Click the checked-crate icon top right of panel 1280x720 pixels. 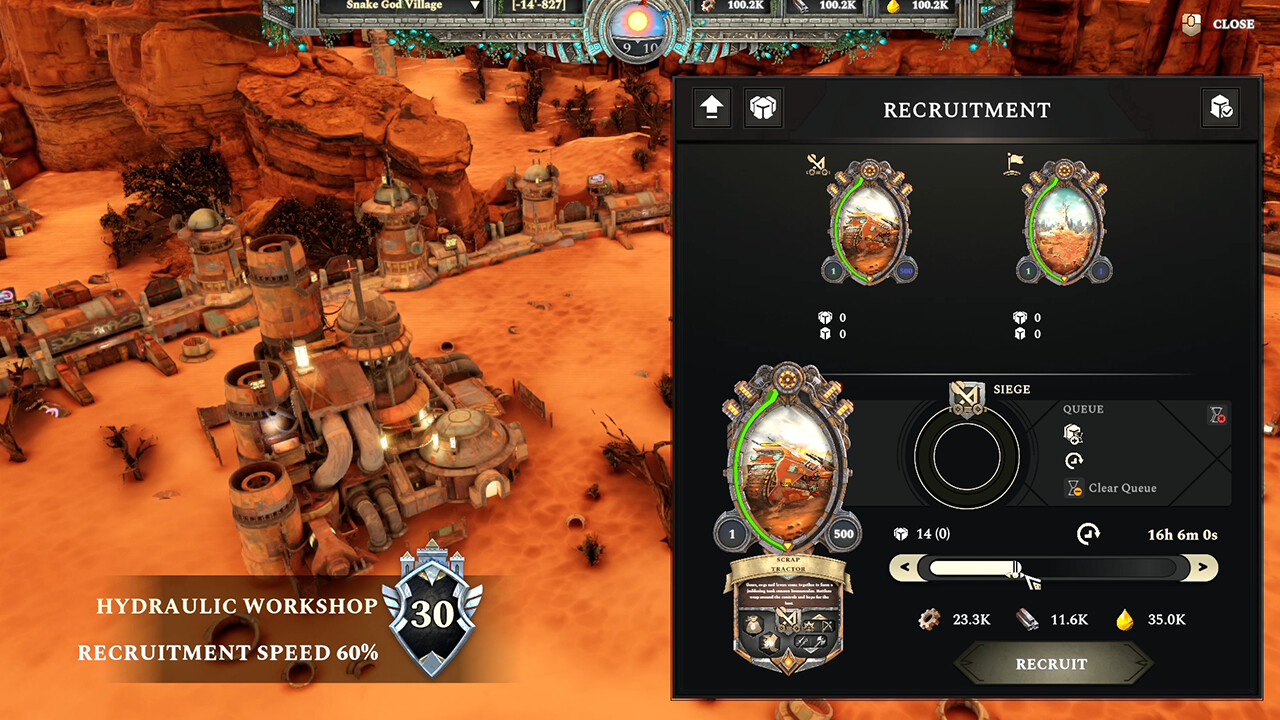pos(1220,108)
